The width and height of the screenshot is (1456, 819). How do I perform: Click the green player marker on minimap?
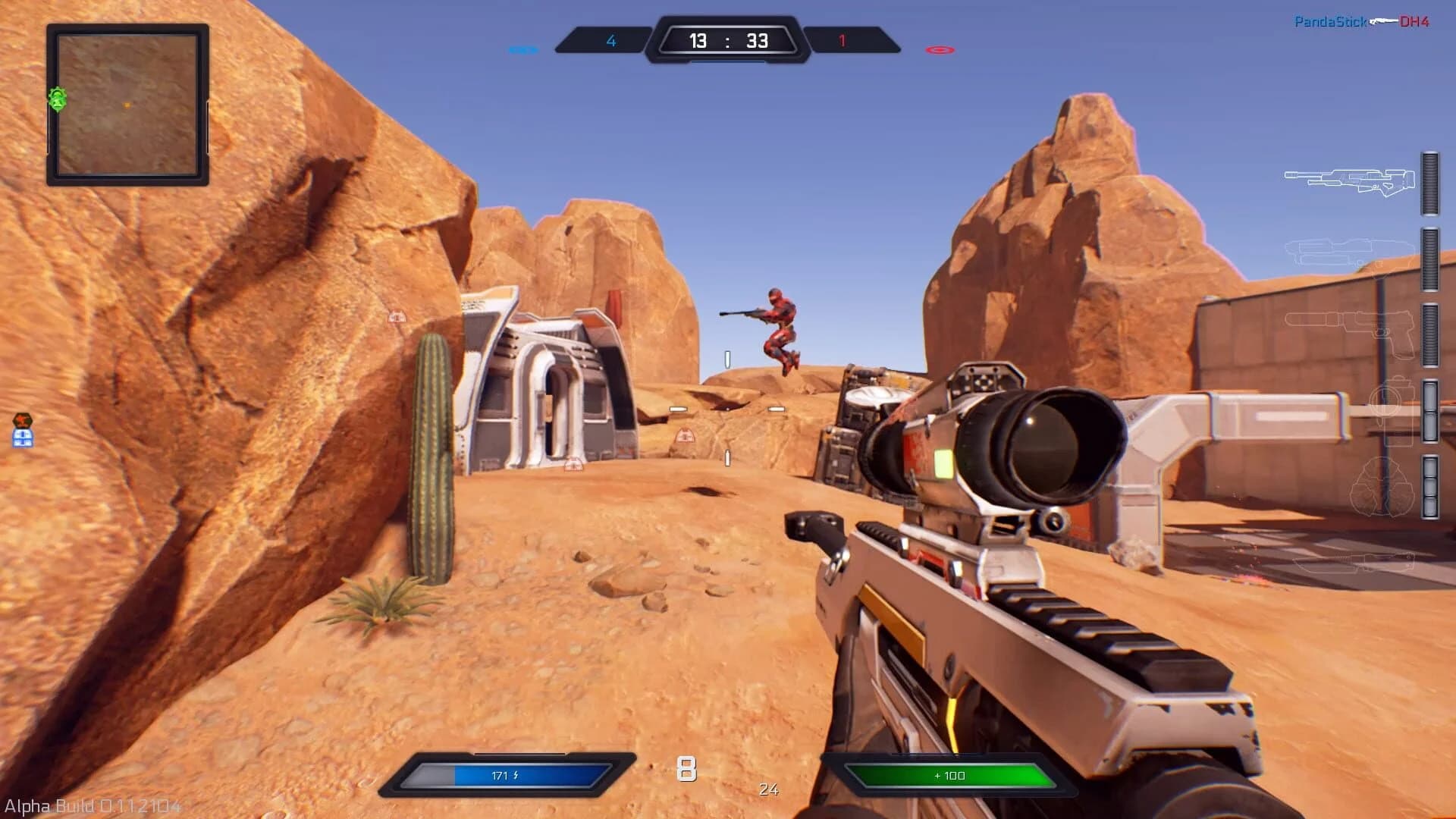55,99
